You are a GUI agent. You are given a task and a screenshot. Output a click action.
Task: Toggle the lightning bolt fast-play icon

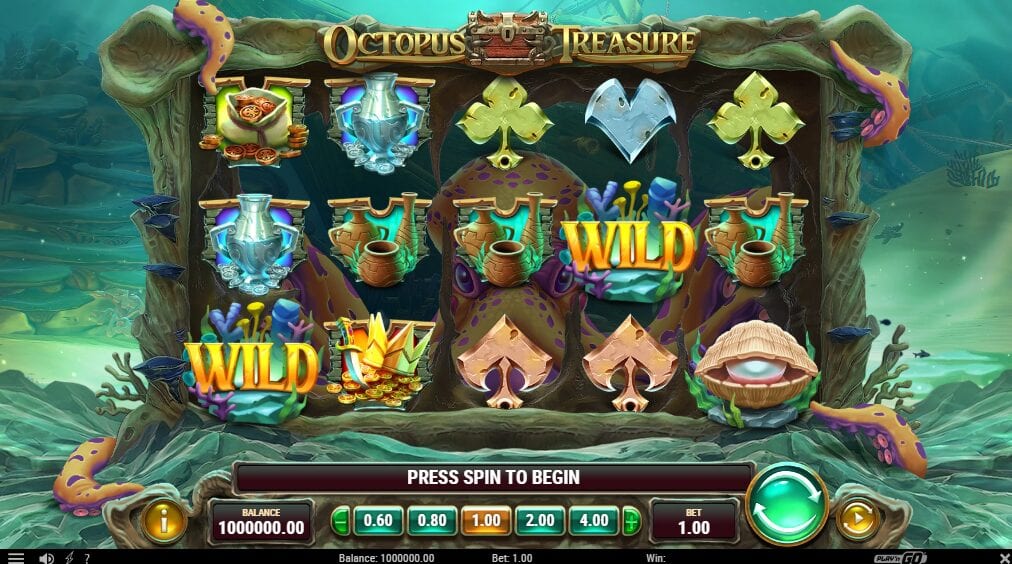(x=68, y=557)
